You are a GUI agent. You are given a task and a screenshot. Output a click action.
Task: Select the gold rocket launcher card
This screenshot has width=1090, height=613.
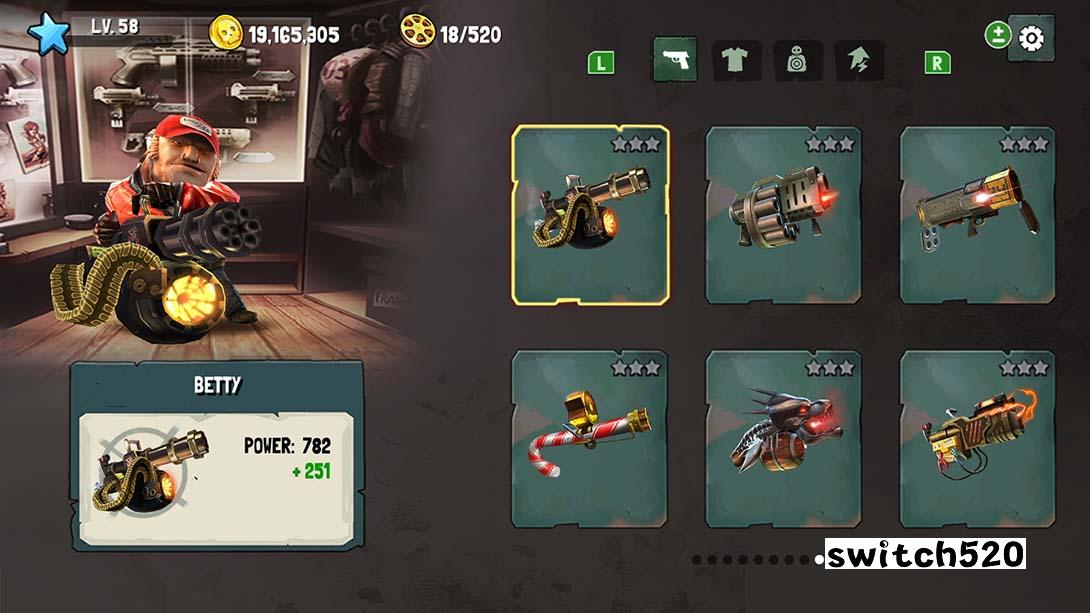(x=977, y=214)
